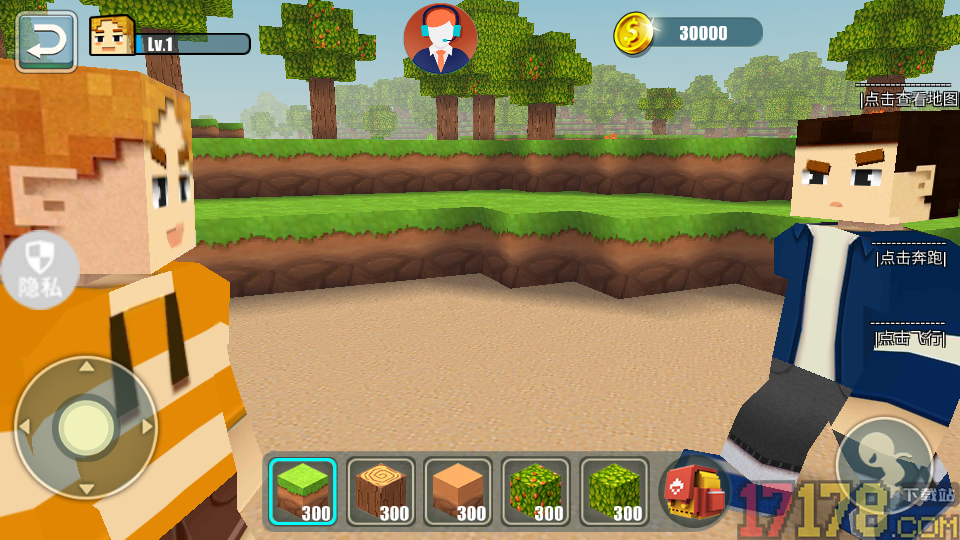The height and width of the screenshot is (540, 960).
Task: Select the green leaves block slot
Action: coord(614,492)
